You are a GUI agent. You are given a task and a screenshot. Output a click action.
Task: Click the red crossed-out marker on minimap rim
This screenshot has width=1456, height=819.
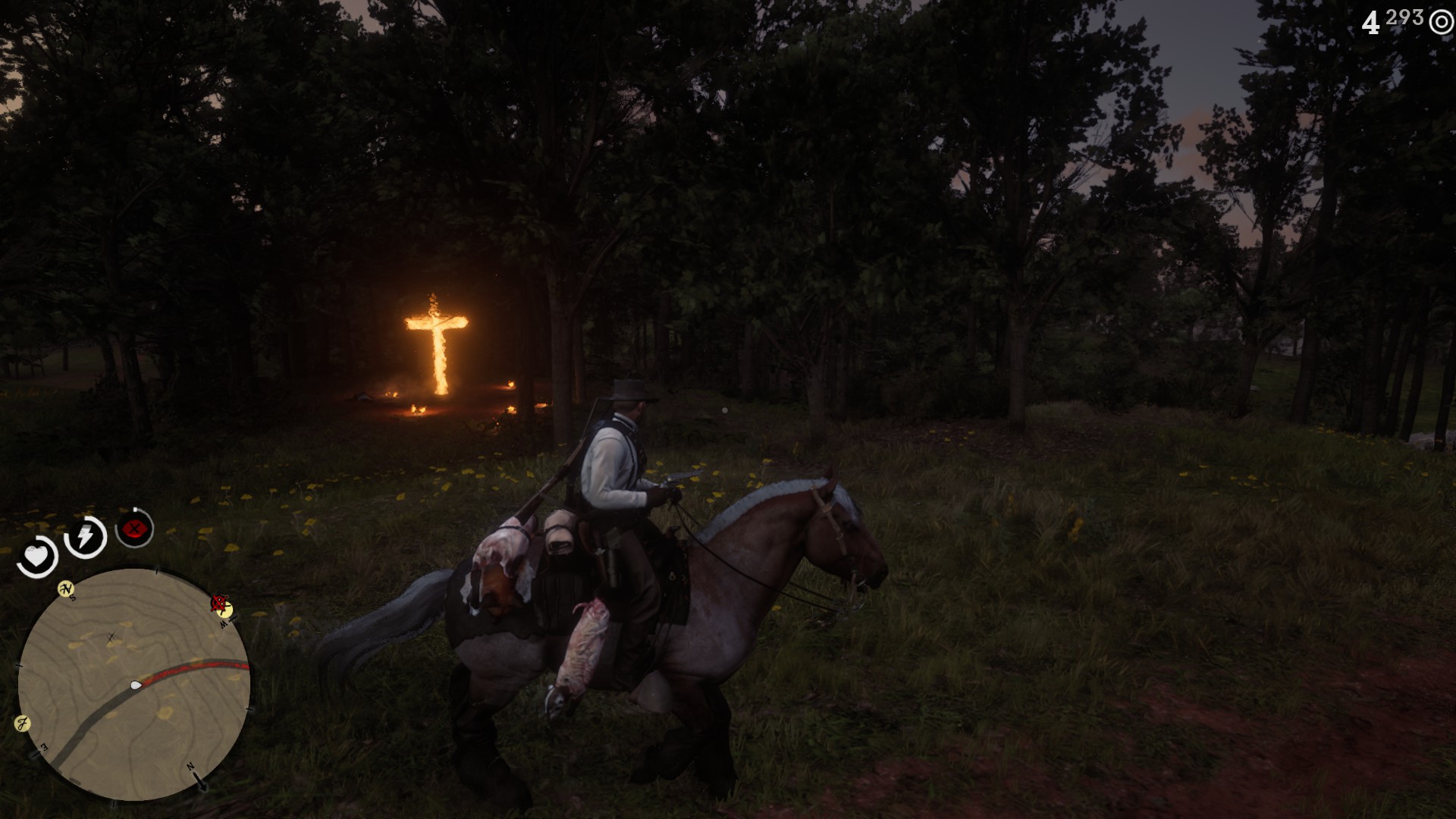[220, 604]
